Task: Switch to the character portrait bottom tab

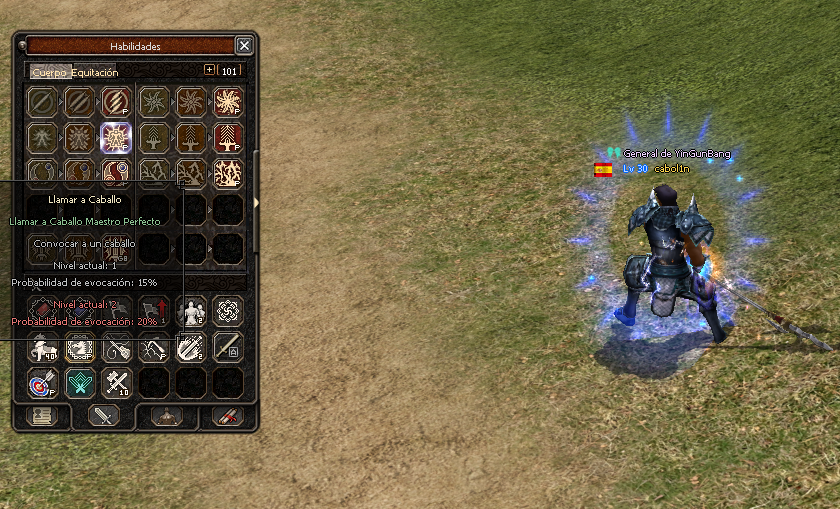Action: coord(166,416)
